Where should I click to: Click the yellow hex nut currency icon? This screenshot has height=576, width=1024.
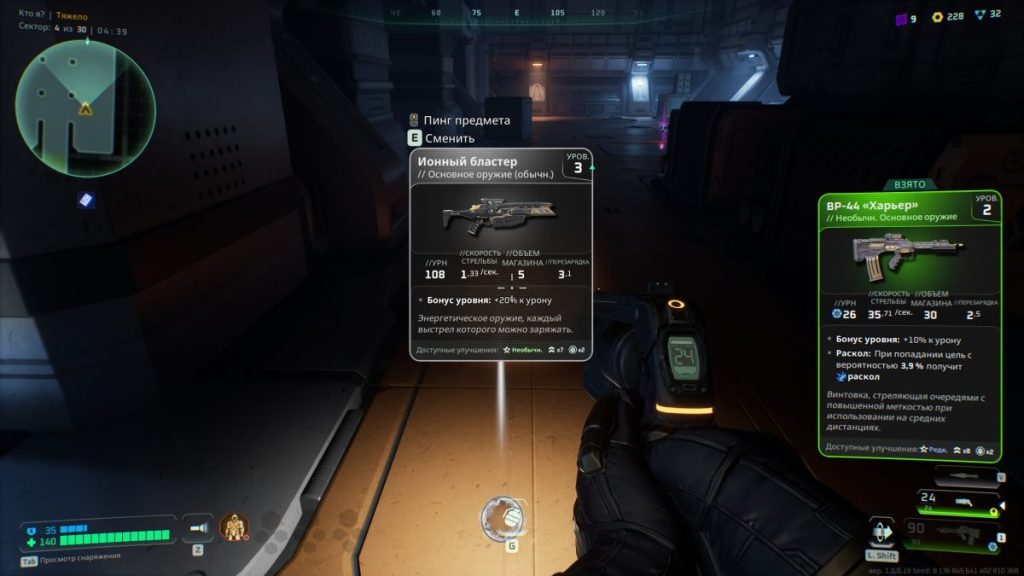(937, 17)
